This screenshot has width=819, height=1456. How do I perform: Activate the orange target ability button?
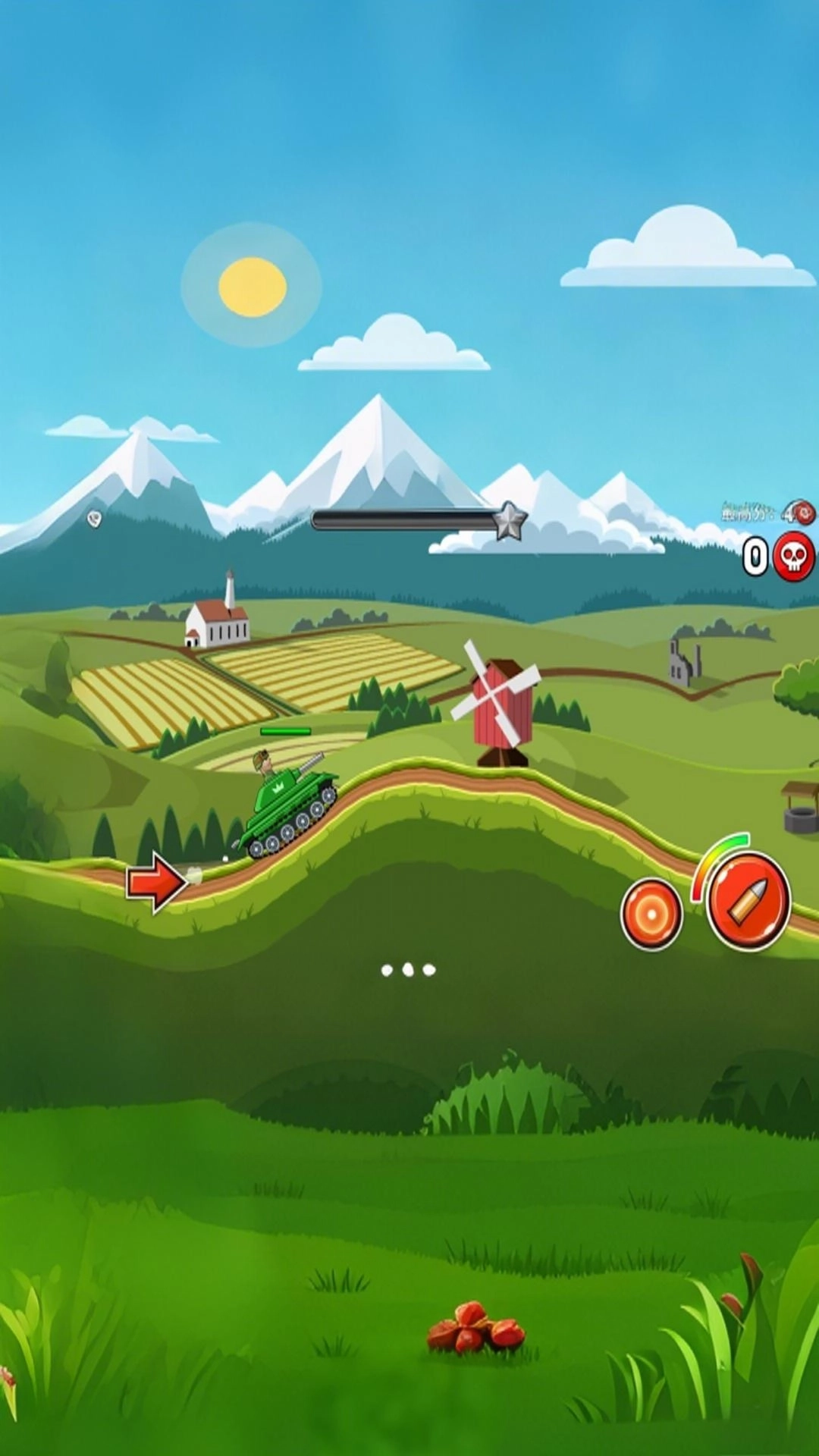[x=651, y=915]
